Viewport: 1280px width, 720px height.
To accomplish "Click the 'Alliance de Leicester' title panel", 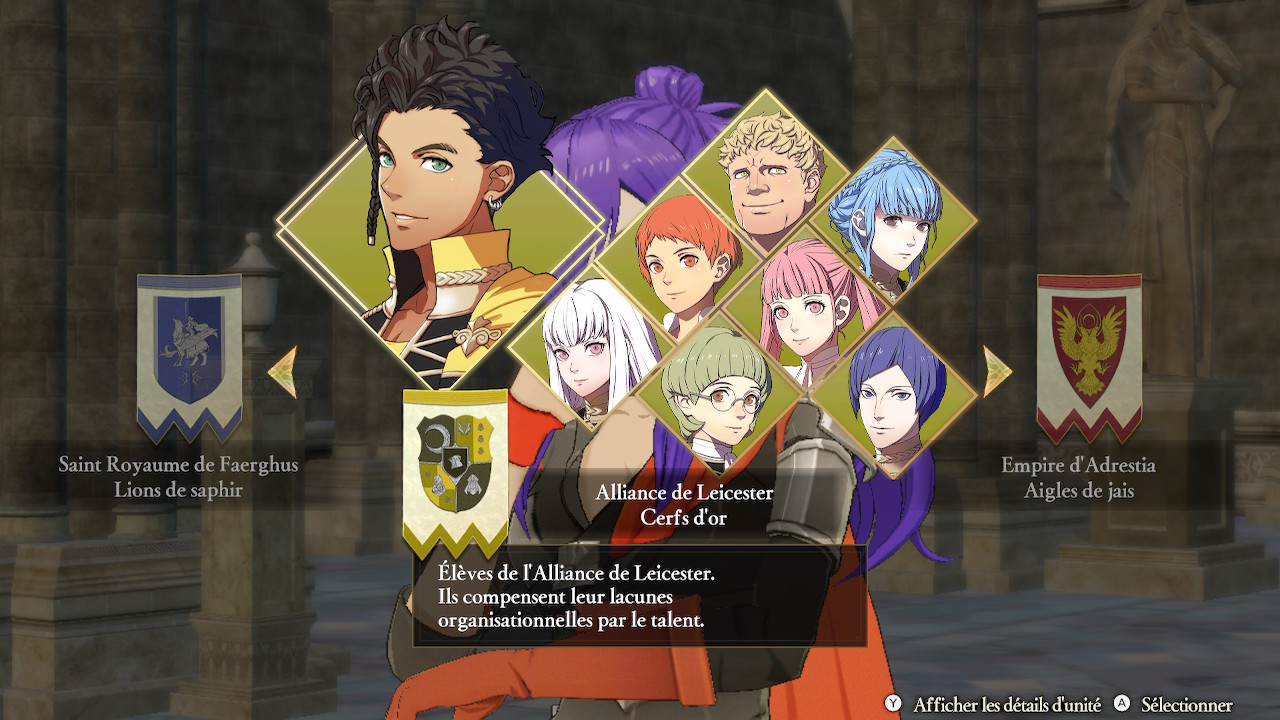I will click(685, 492).
